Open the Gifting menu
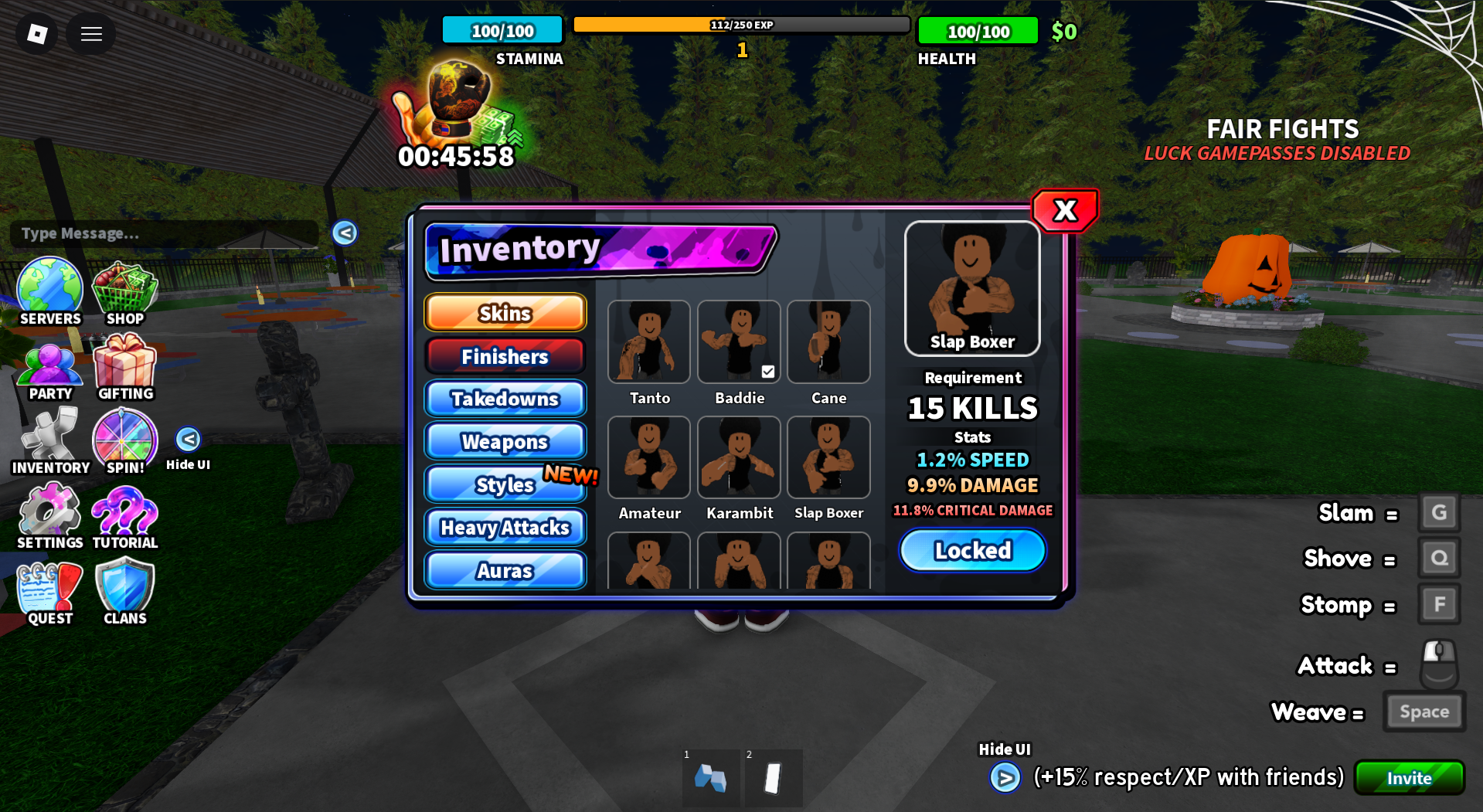This screenshot has height=812, width=1483. [124, 369]
